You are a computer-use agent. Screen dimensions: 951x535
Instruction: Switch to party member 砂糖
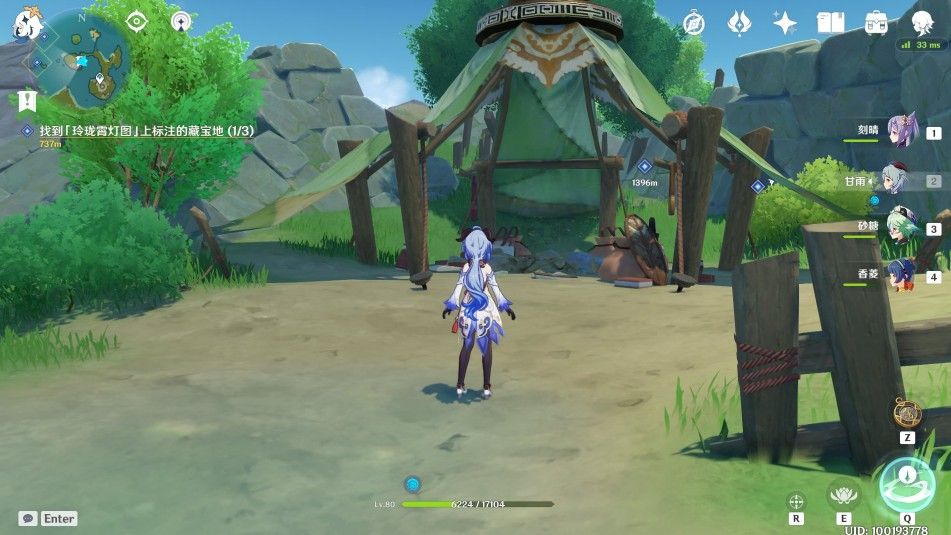(902, 228)
